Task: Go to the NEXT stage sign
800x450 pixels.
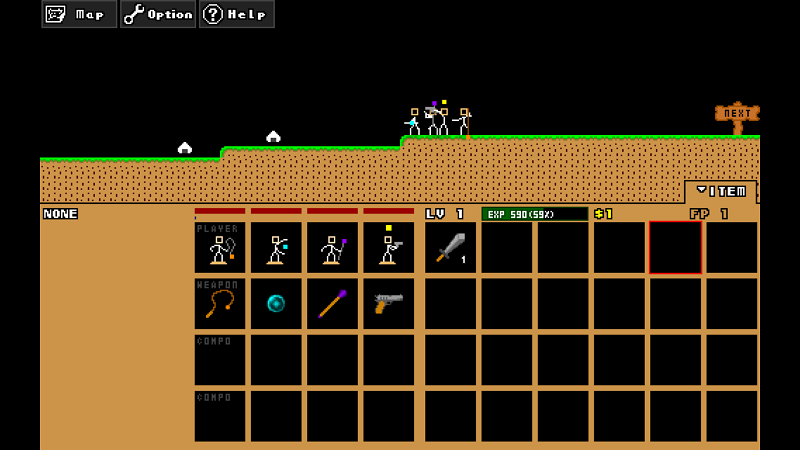Action: click(737, 115)
